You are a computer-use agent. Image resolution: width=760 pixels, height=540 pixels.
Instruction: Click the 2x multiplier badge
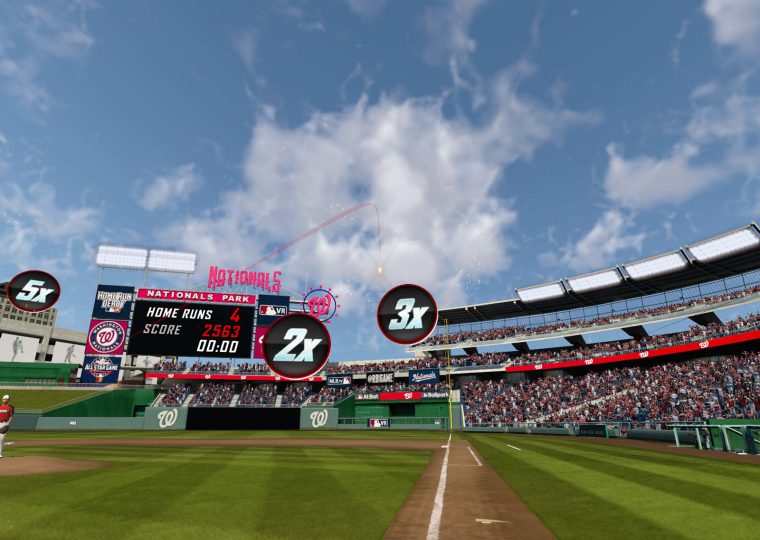[x=296, y=346]
